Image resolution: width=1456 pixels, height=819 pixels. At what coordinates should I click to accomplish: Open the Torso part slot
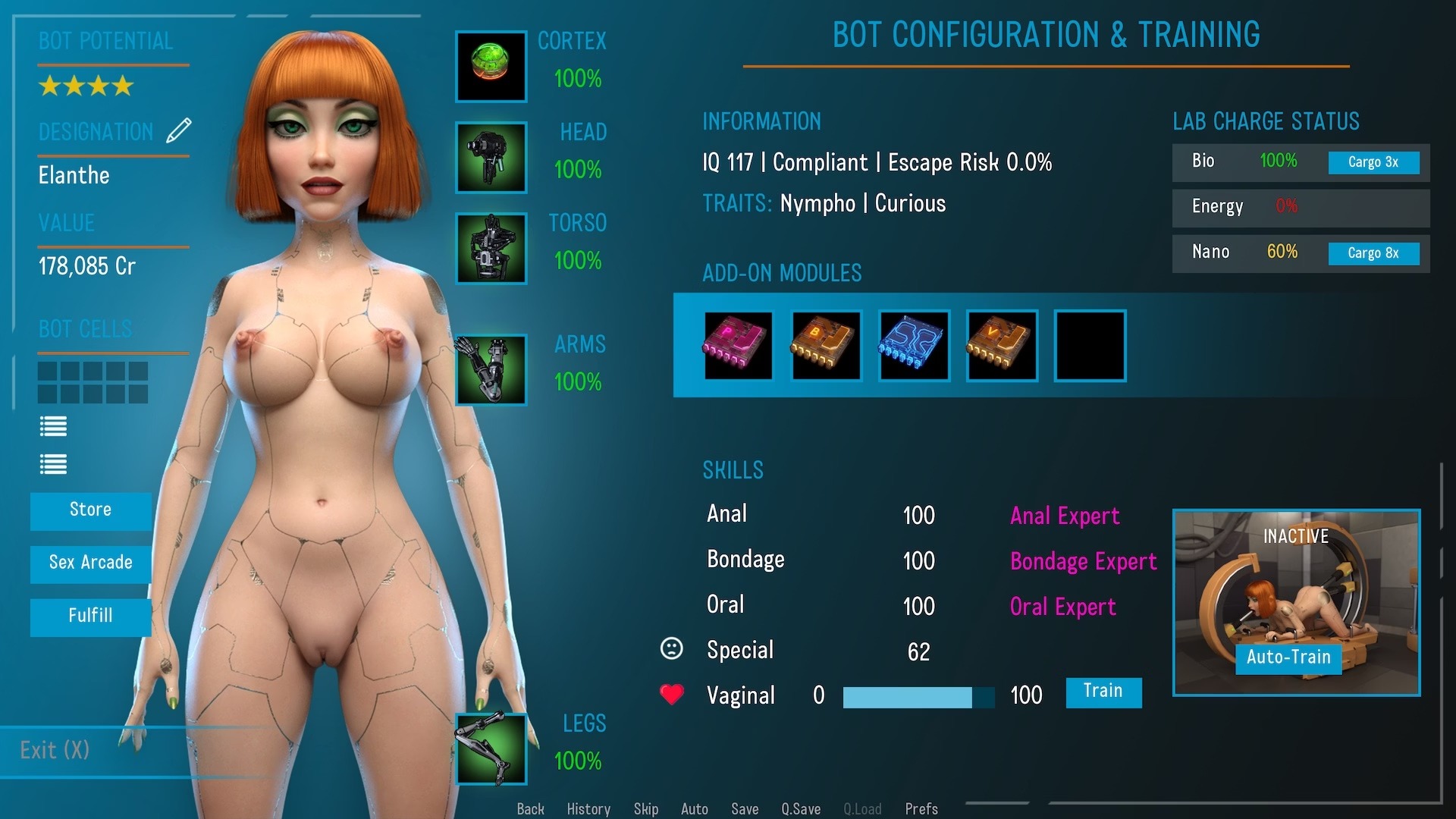click(x=491, y=248)
